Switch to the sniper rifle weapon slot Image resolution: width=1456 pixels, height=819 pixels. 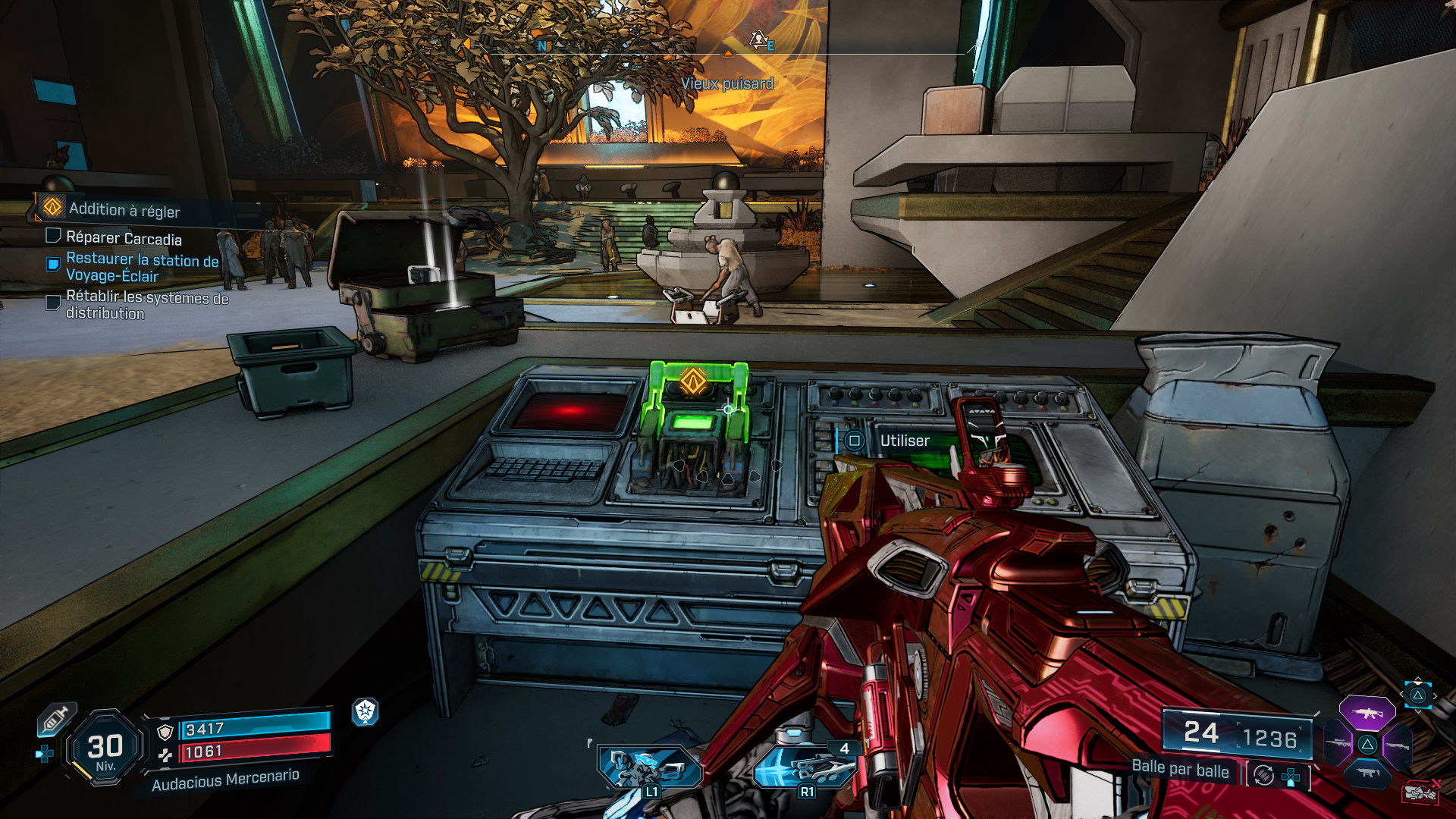click(1338, 744)
